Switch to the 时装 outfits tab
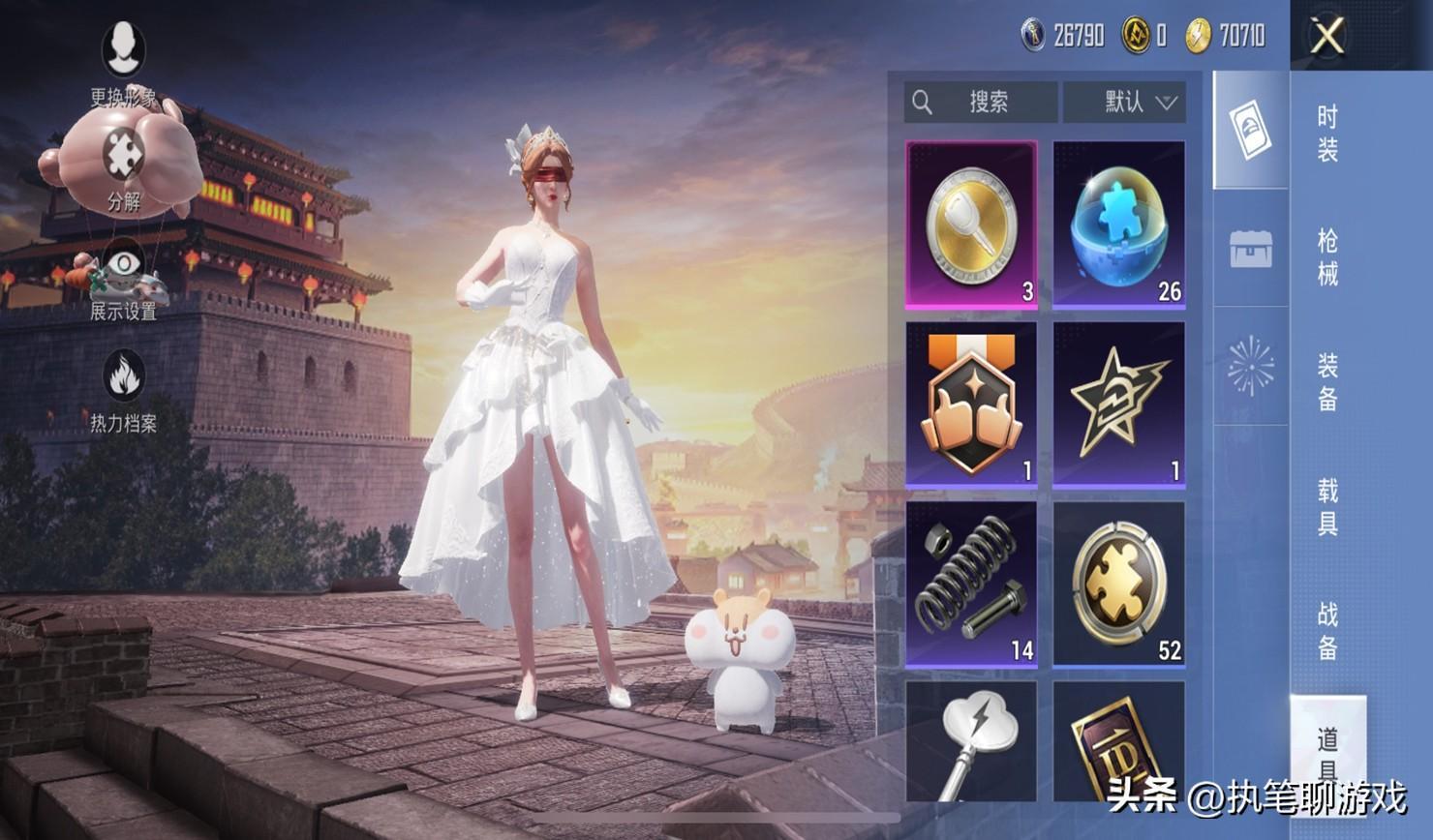The height and width of the screenshot is (840, 1433). [1327, 134]
